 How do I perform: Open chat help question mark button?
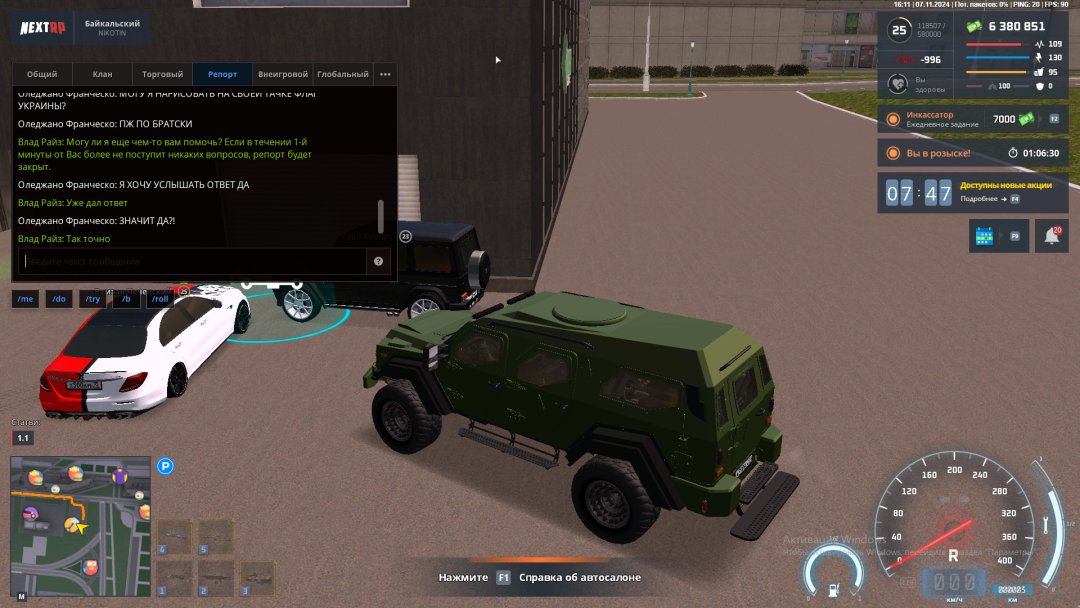379,262
